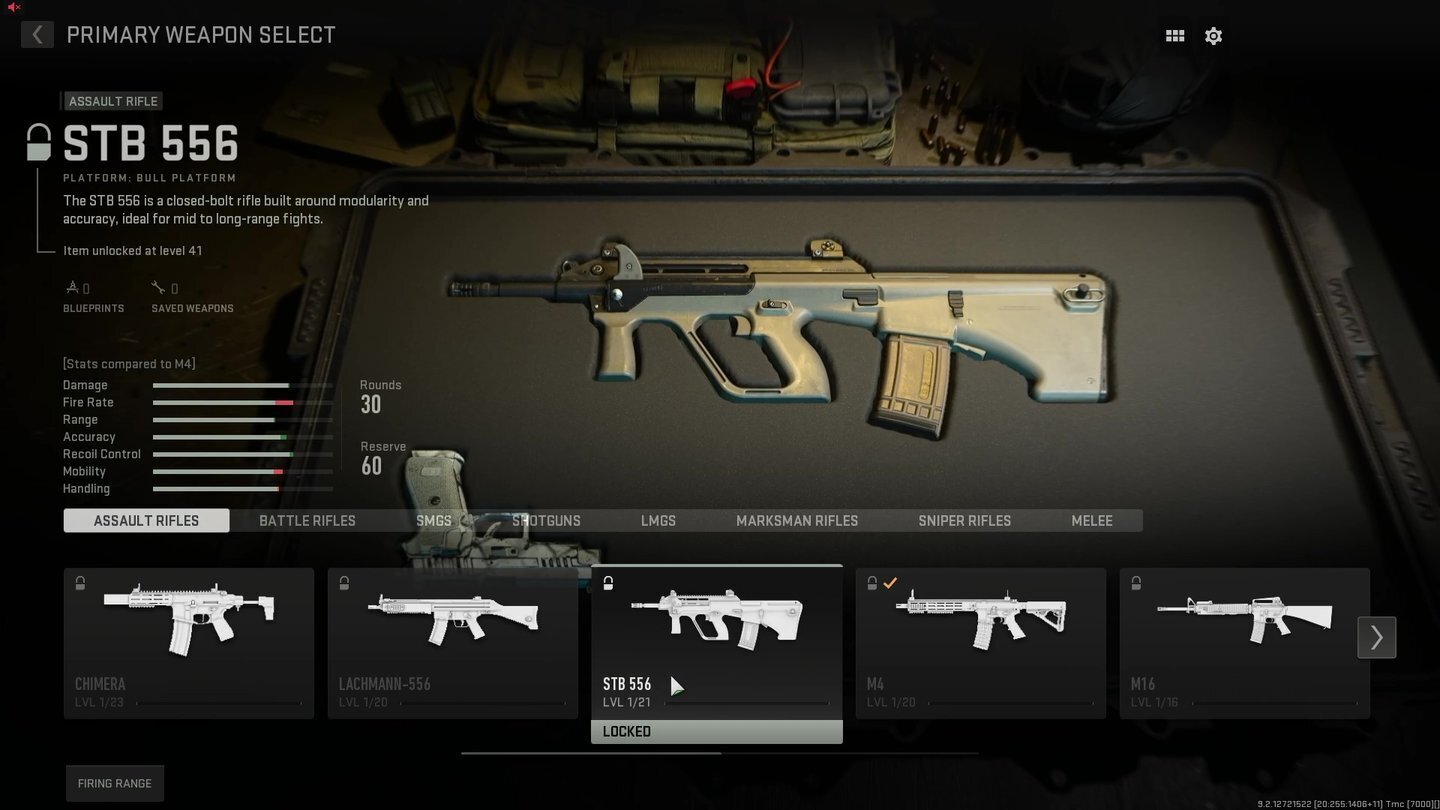Switch to the Battle Rifles tab
This screenshot has width=1440, height=810.
(307, 520)
